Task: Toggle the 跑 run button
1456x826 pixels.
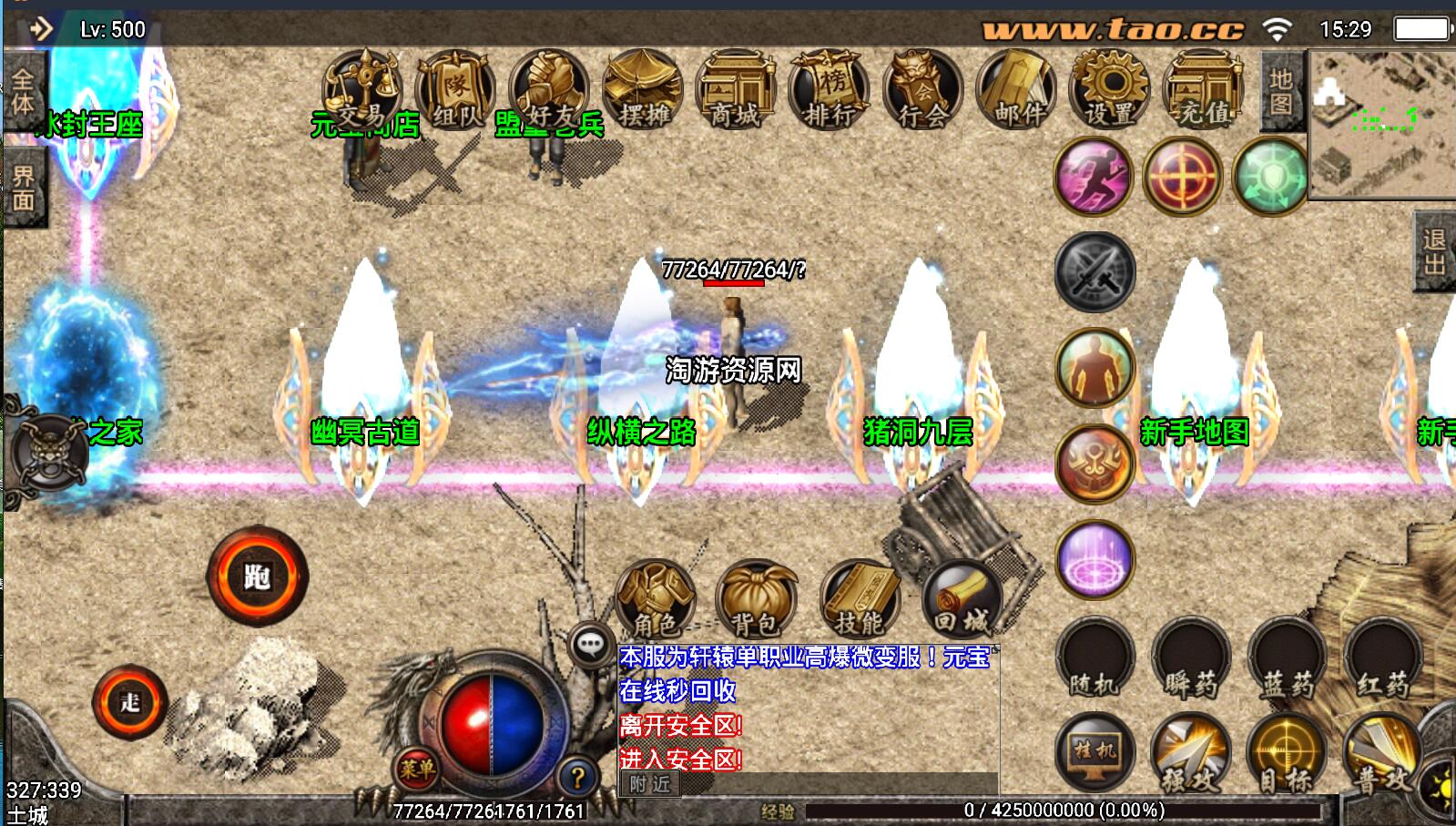Action: point(257,576)
